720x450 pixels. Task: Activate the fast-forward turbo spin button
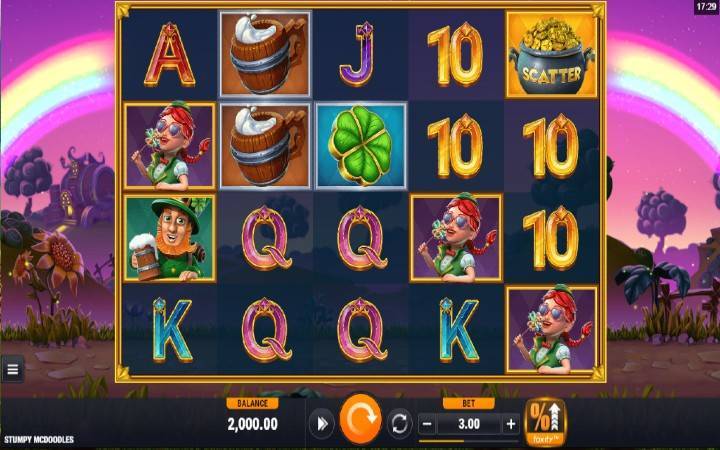click(x=320, y=424)
